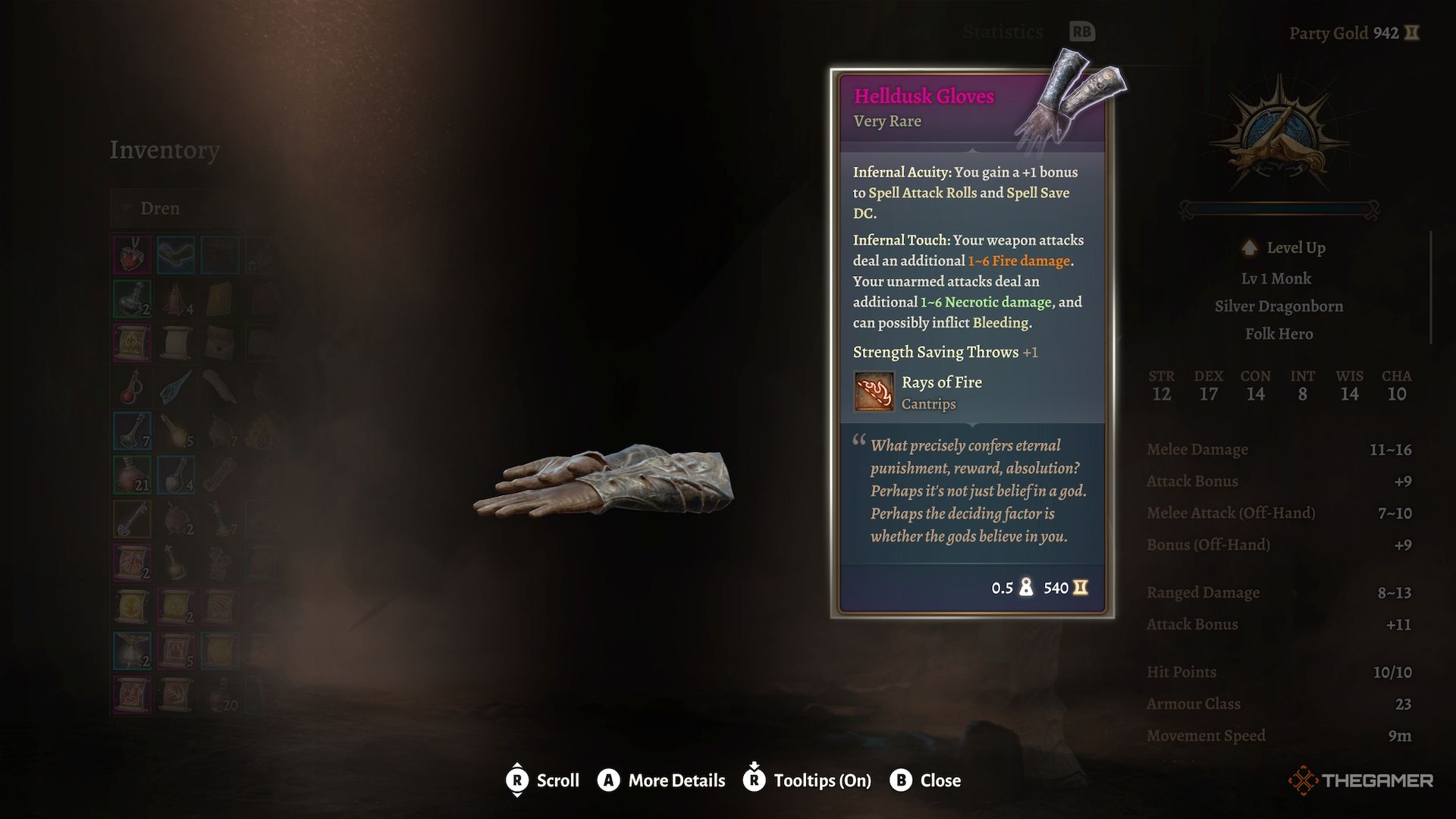Select the sealed envelope item
1456x819 pixels.
tap(220, 343)
